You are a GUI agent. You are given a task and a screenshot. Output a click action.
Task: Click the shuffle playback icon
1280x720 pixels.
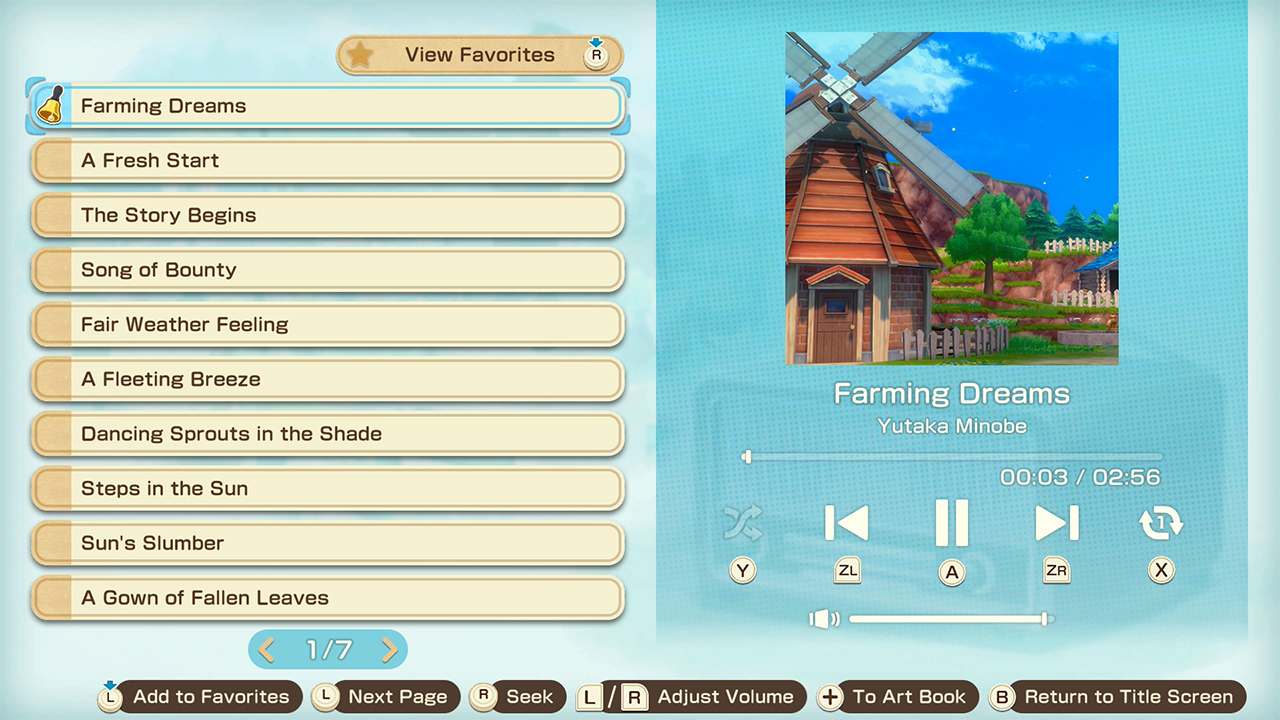tap(743, 522)
